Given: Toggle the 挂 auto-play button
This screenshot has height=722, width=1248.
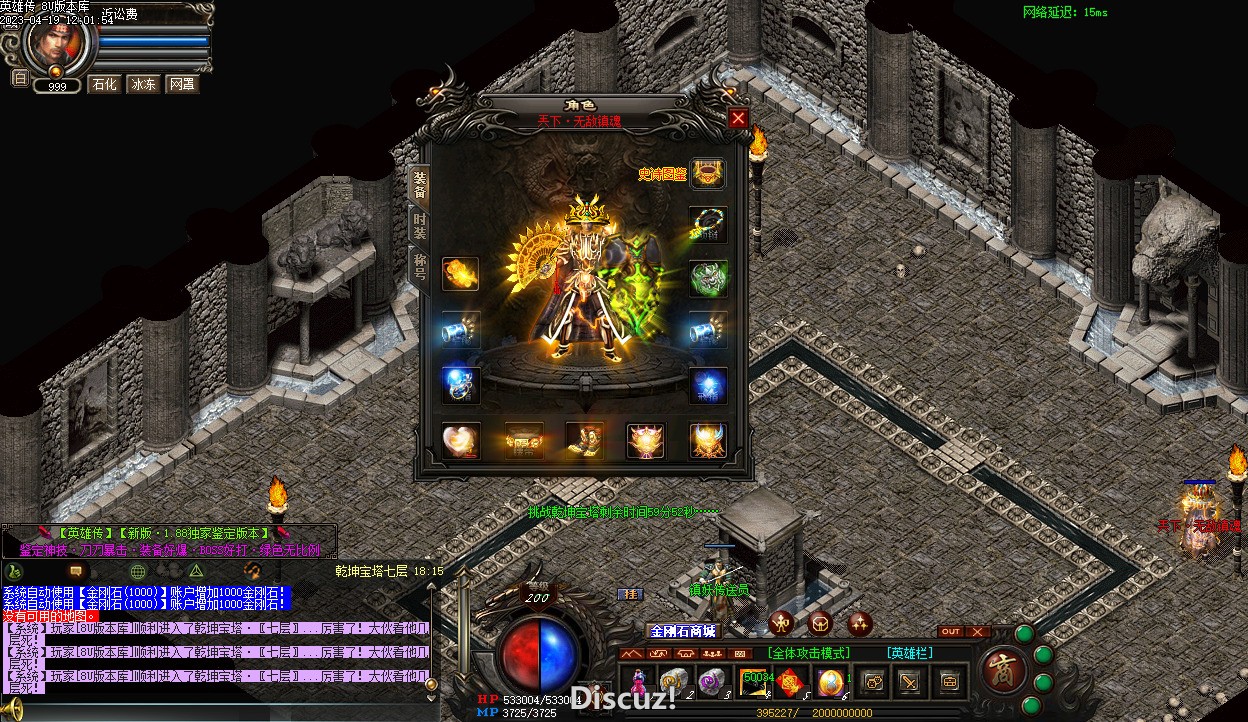Looking at the screenshot, I should (x=629, y=594).
